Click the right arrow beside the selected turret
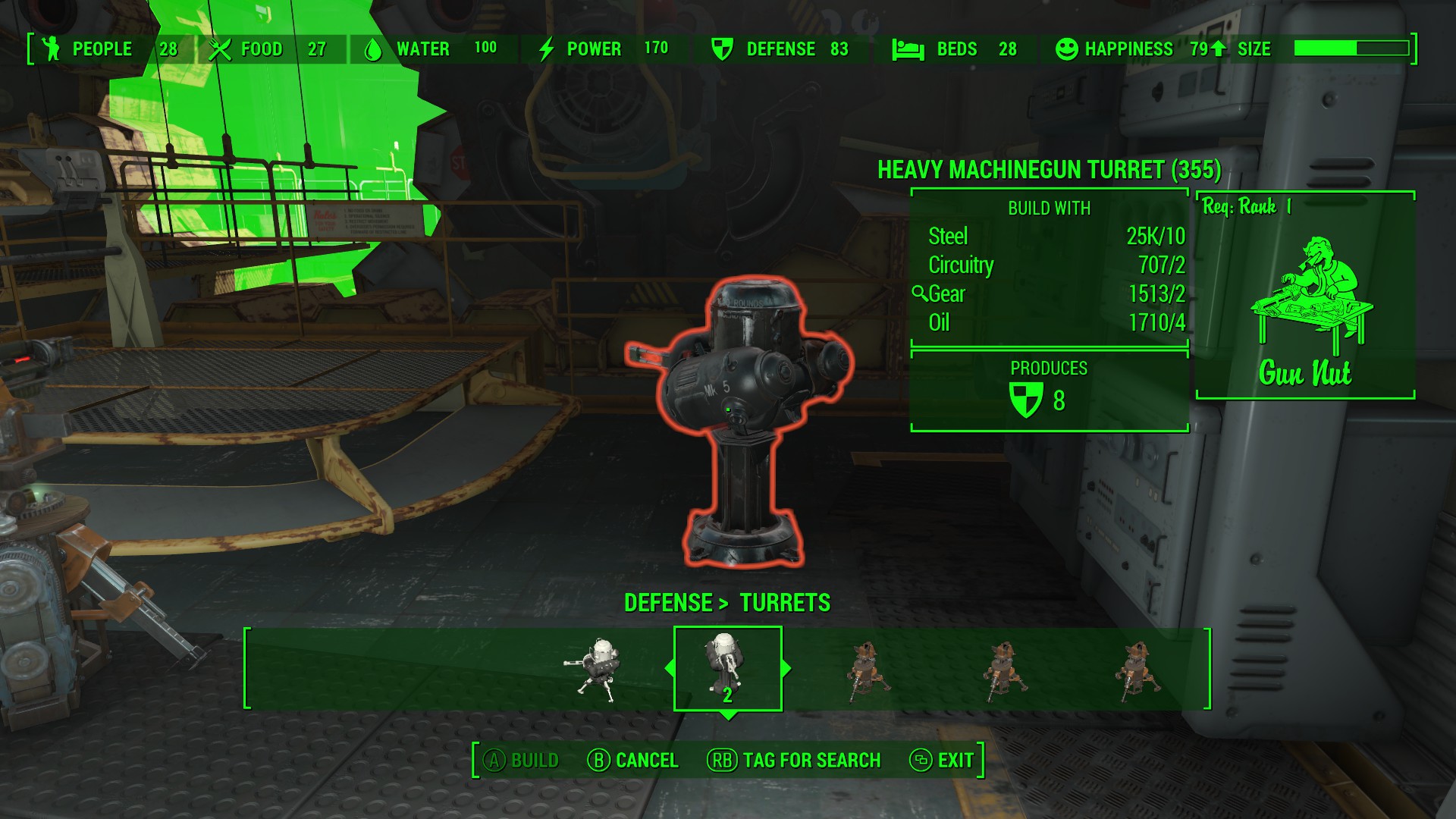The height and width of the screenshot is (819, 1456). [x=786, y=668]
